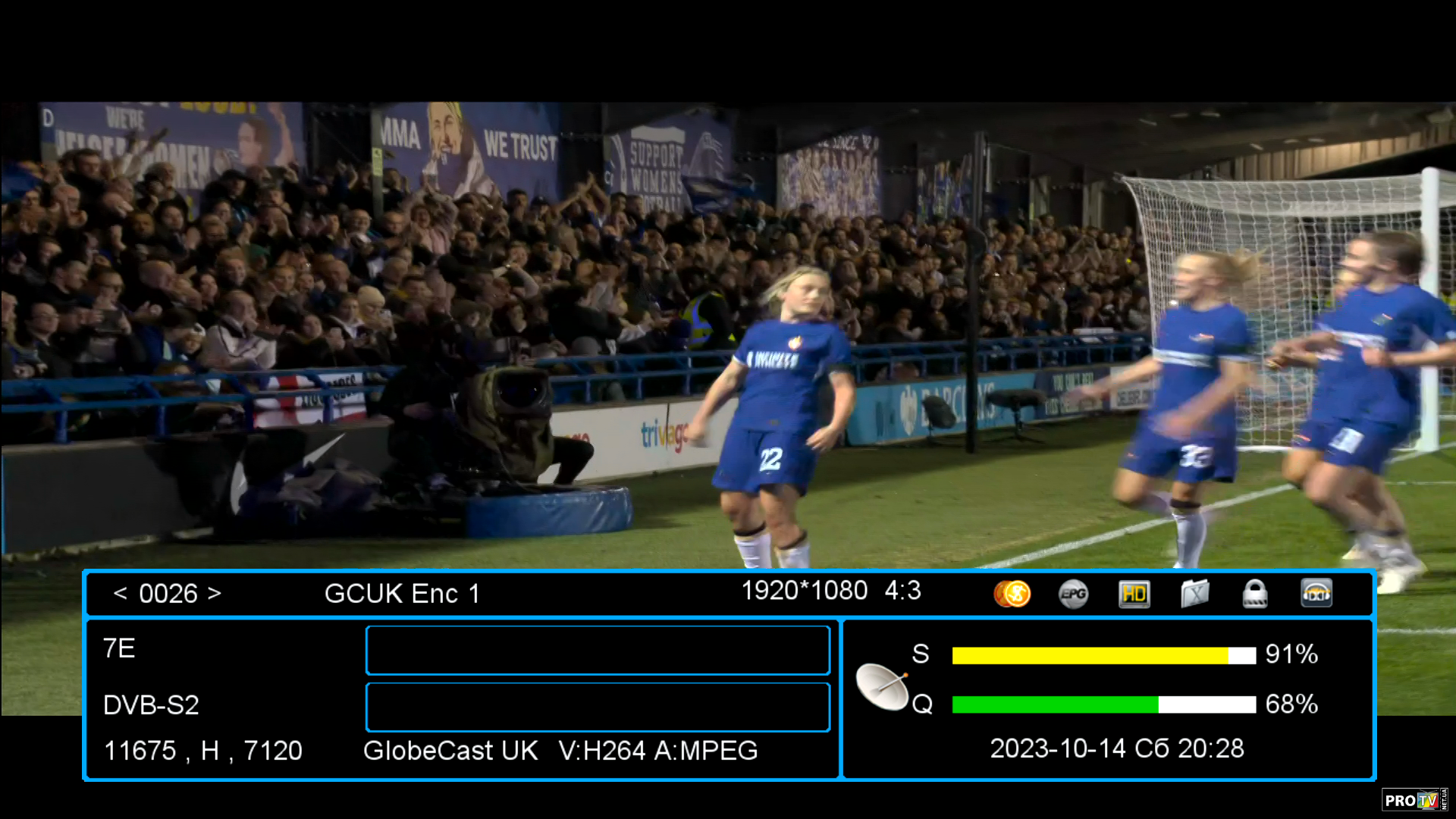Screen dimensions: 1456x819
Task: Click the padlock lock icon
Action: (x=1255, y=594)
